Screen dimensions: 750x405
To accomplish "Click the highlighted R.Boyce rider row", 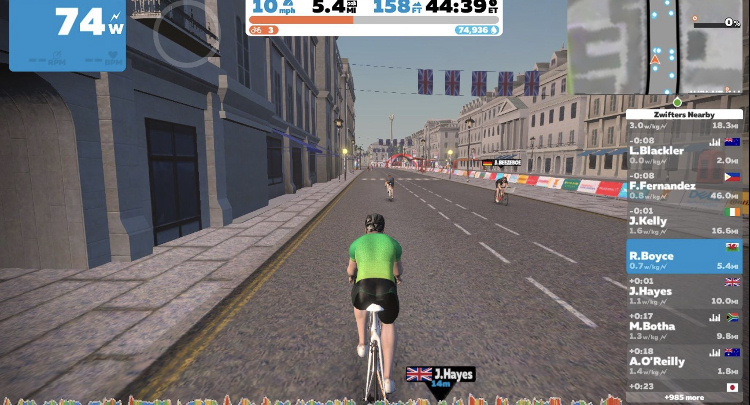I will coord(684,257).
